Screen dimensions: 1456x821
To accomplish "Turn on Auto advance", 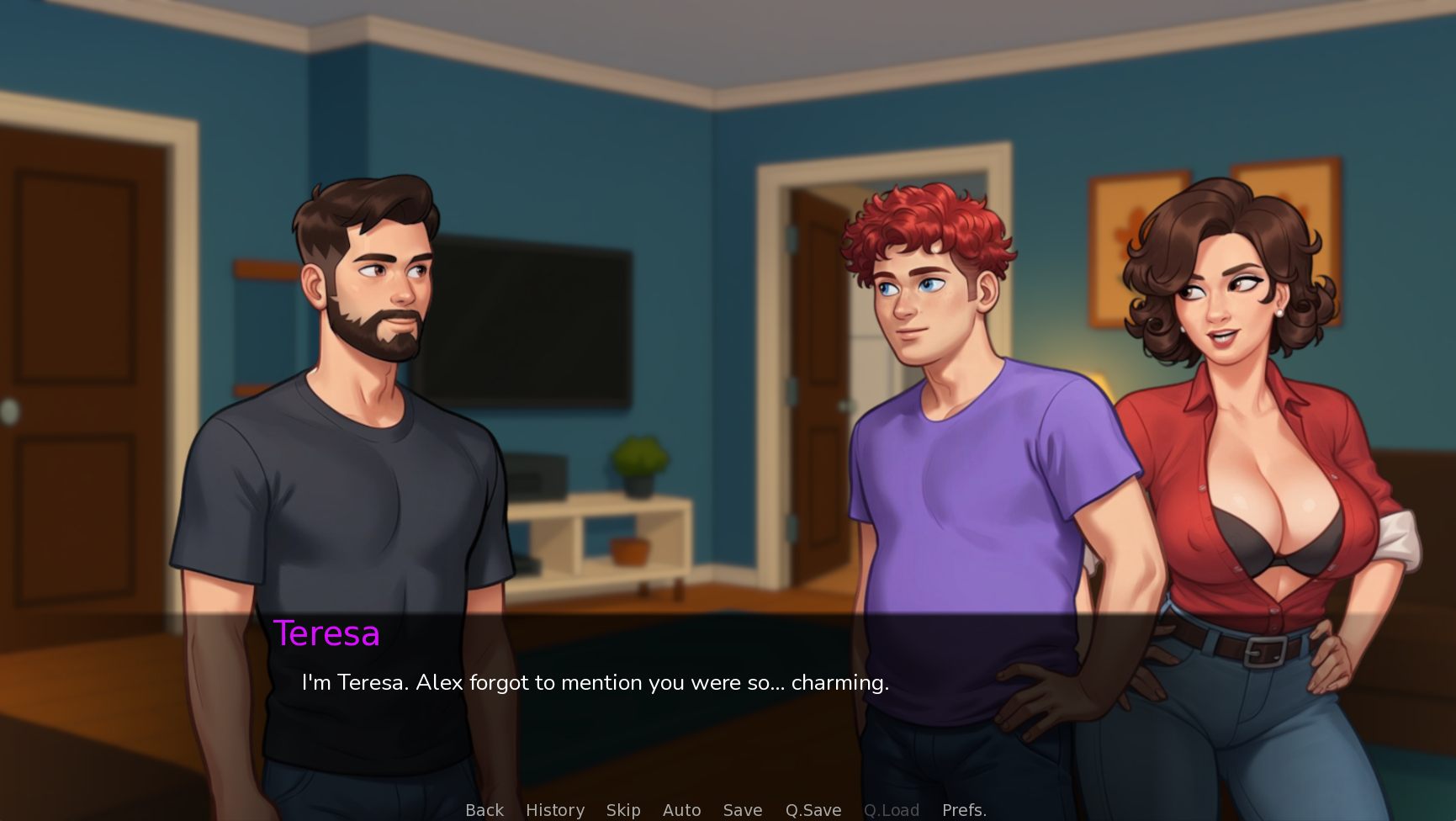I will point(681,809).
